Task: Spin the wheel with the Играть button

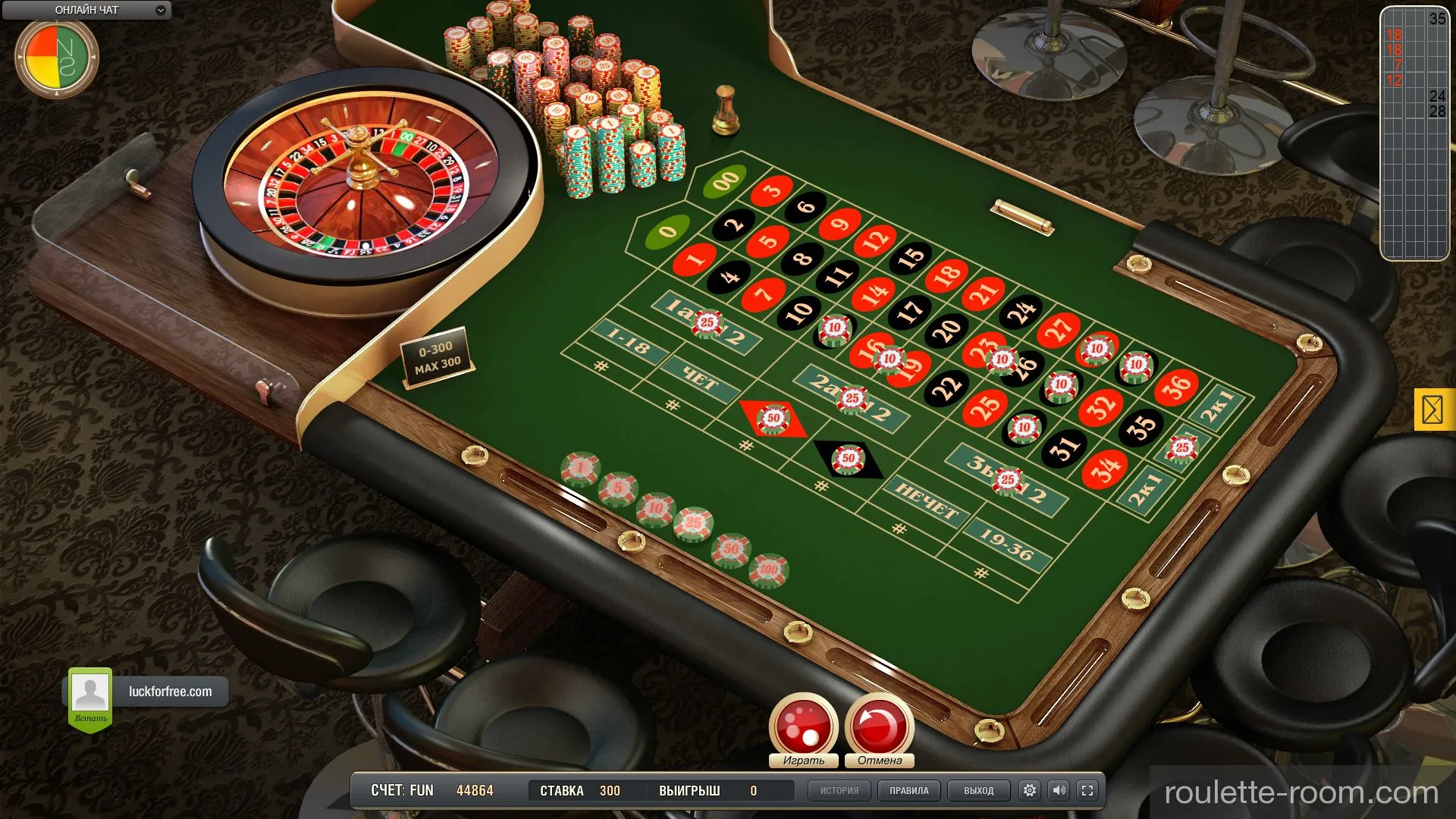Action: (x=803, y=726)
